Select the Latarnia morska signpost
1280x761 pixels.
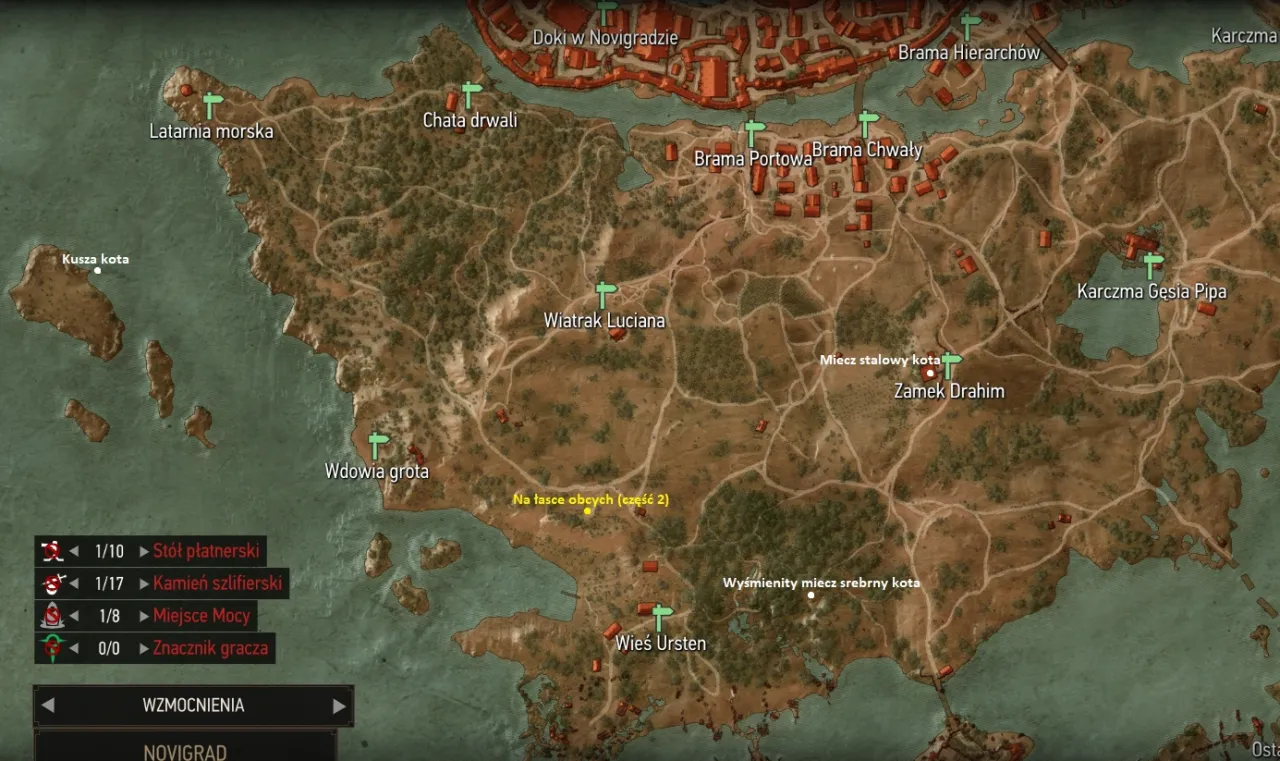point(211,104)
